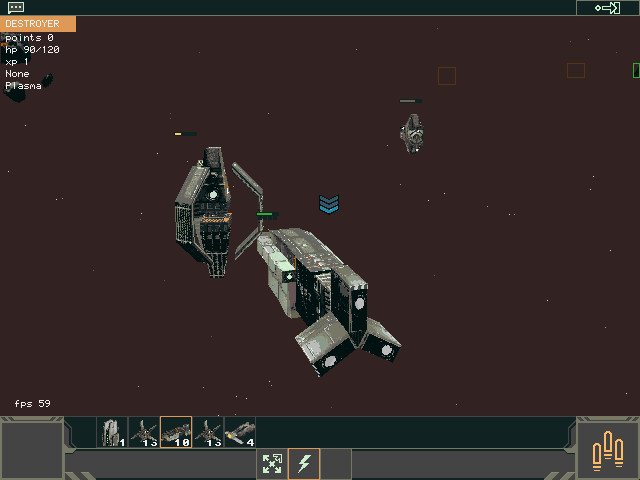Toggle the lightning bolt ability
640x480 pixels.
click(304, 464)
